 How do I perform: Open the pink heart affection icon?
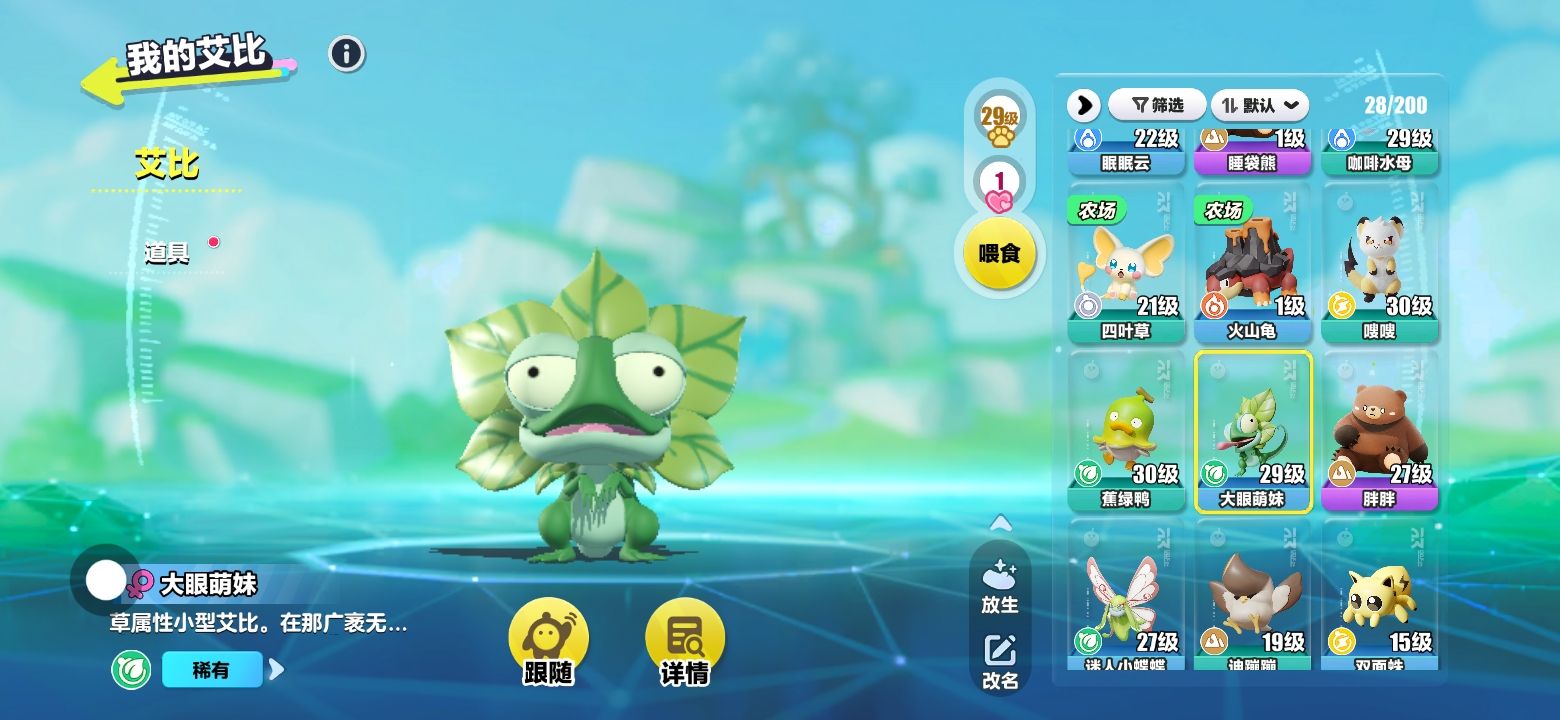[x=998, y=187]
